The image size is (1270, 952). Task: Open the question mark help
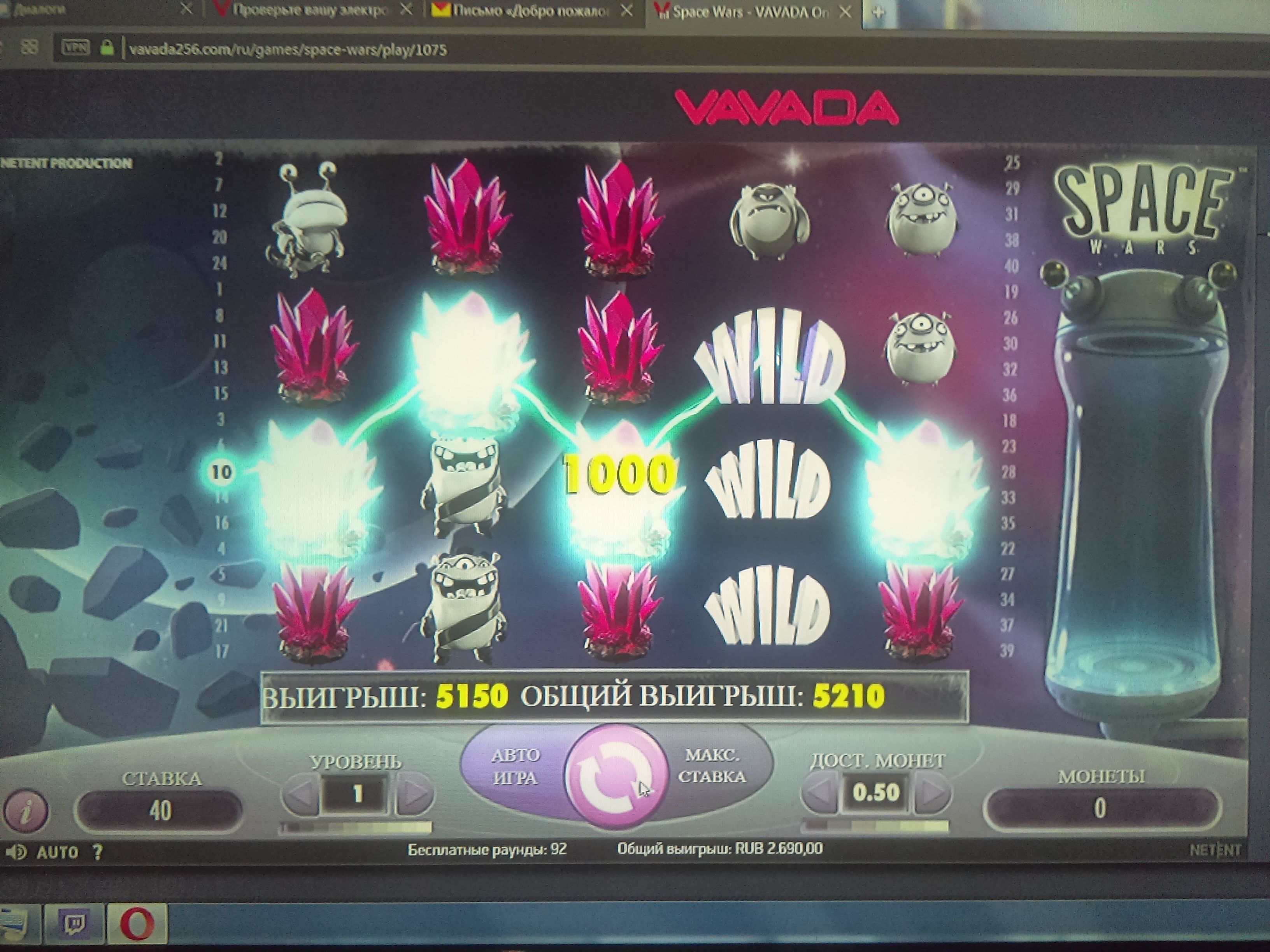pyautogui.click(x=98, y=852)
